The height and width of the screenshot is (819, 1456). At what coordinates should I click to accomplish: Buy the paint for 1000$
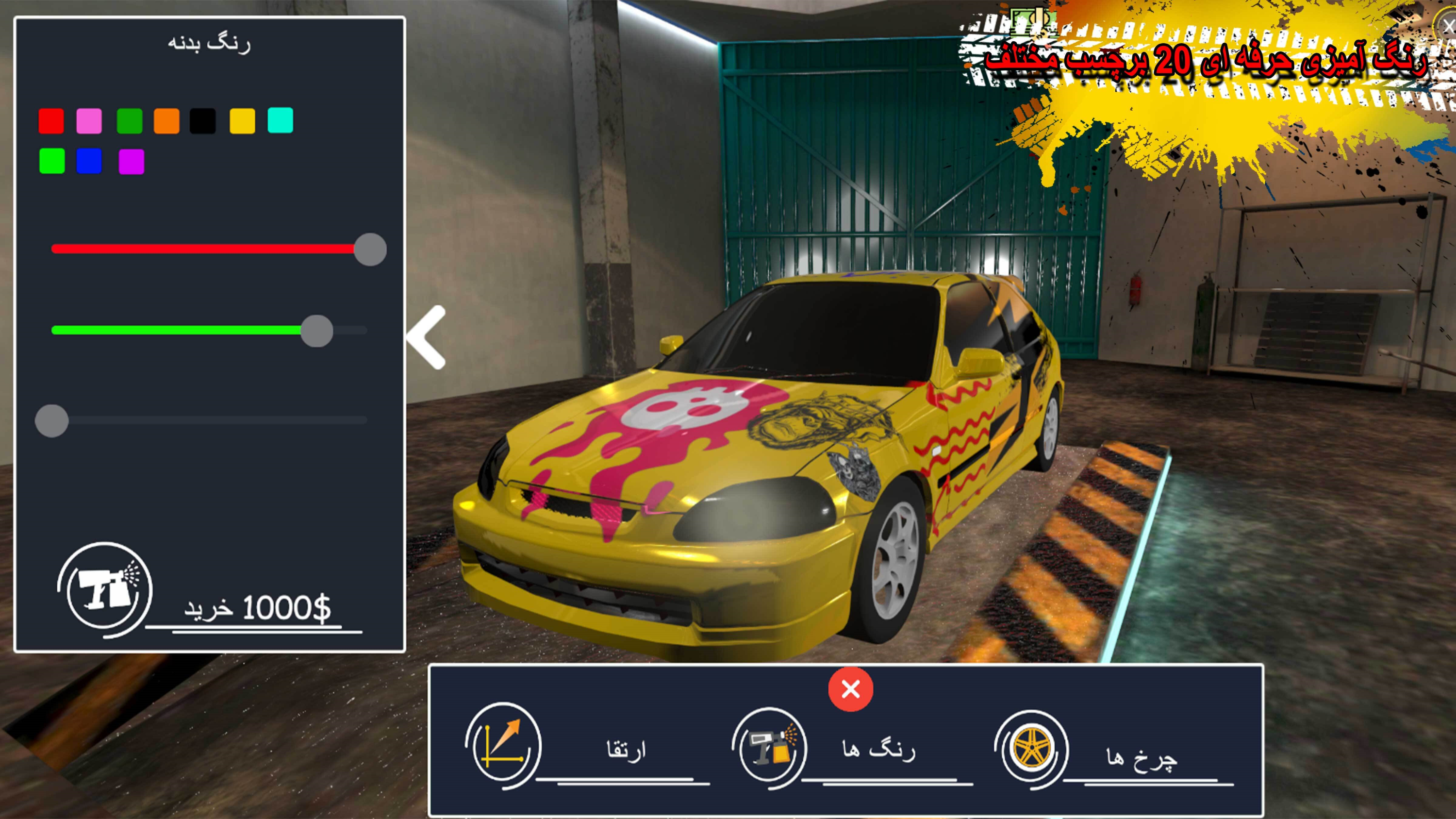click(x=258, y=609)
